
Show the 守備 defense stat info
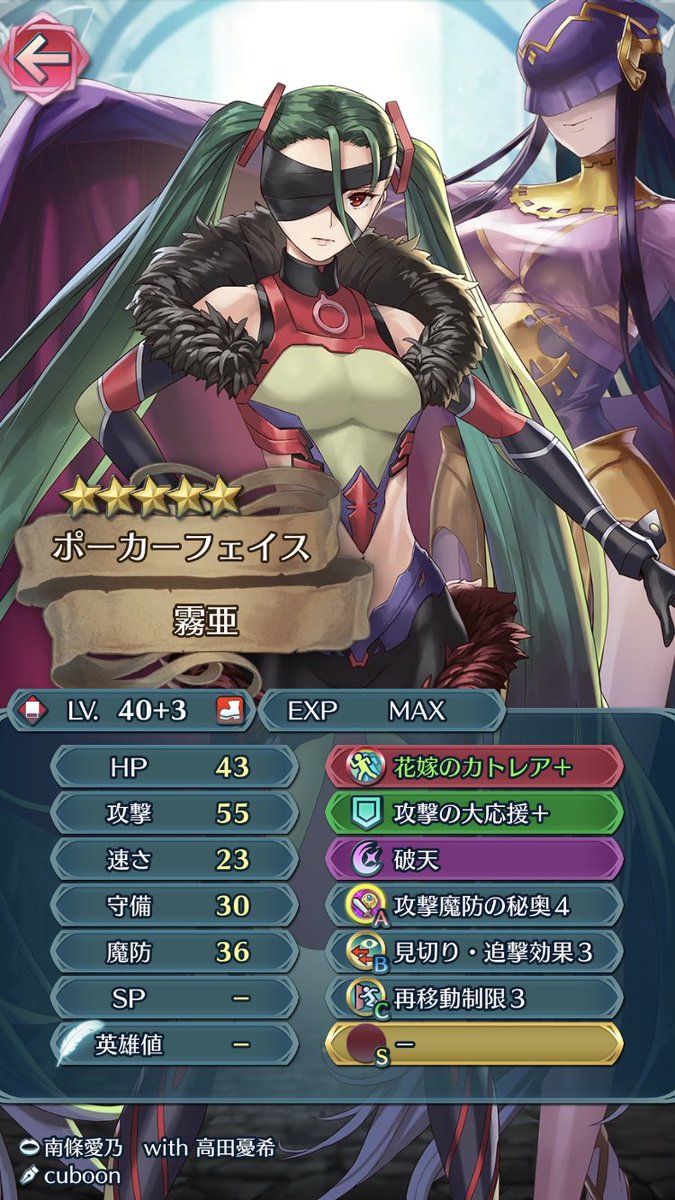click(x=173, y=905)
